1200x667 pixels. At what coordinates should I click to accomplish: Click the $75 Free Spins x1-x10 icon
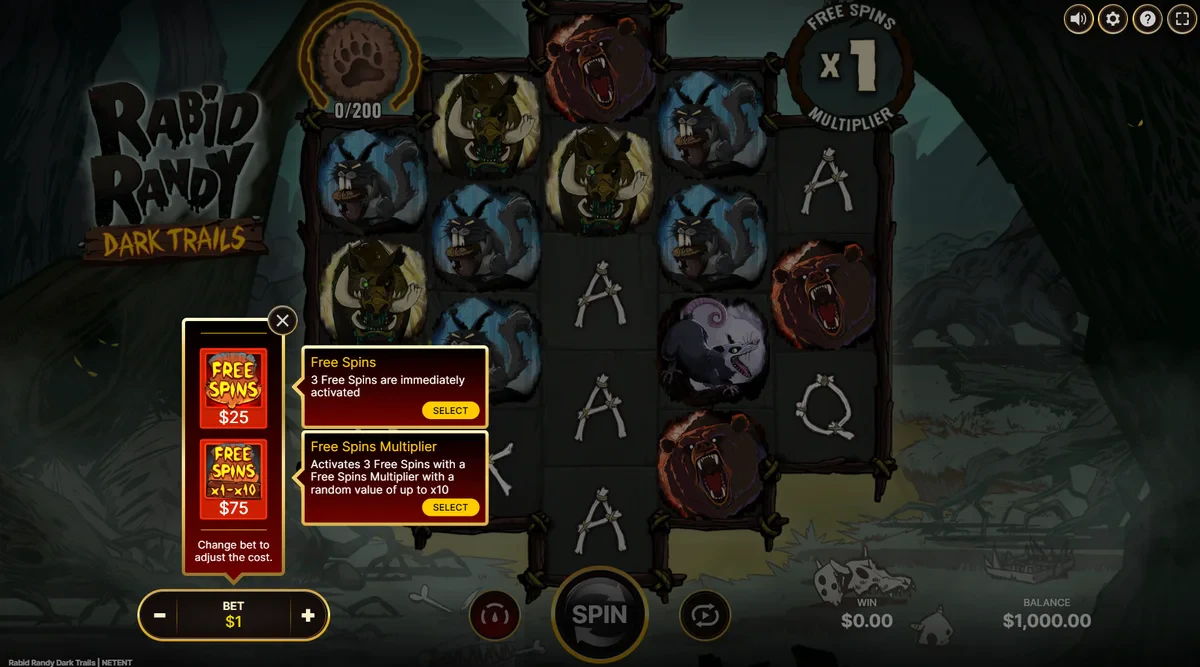(233, 479)
